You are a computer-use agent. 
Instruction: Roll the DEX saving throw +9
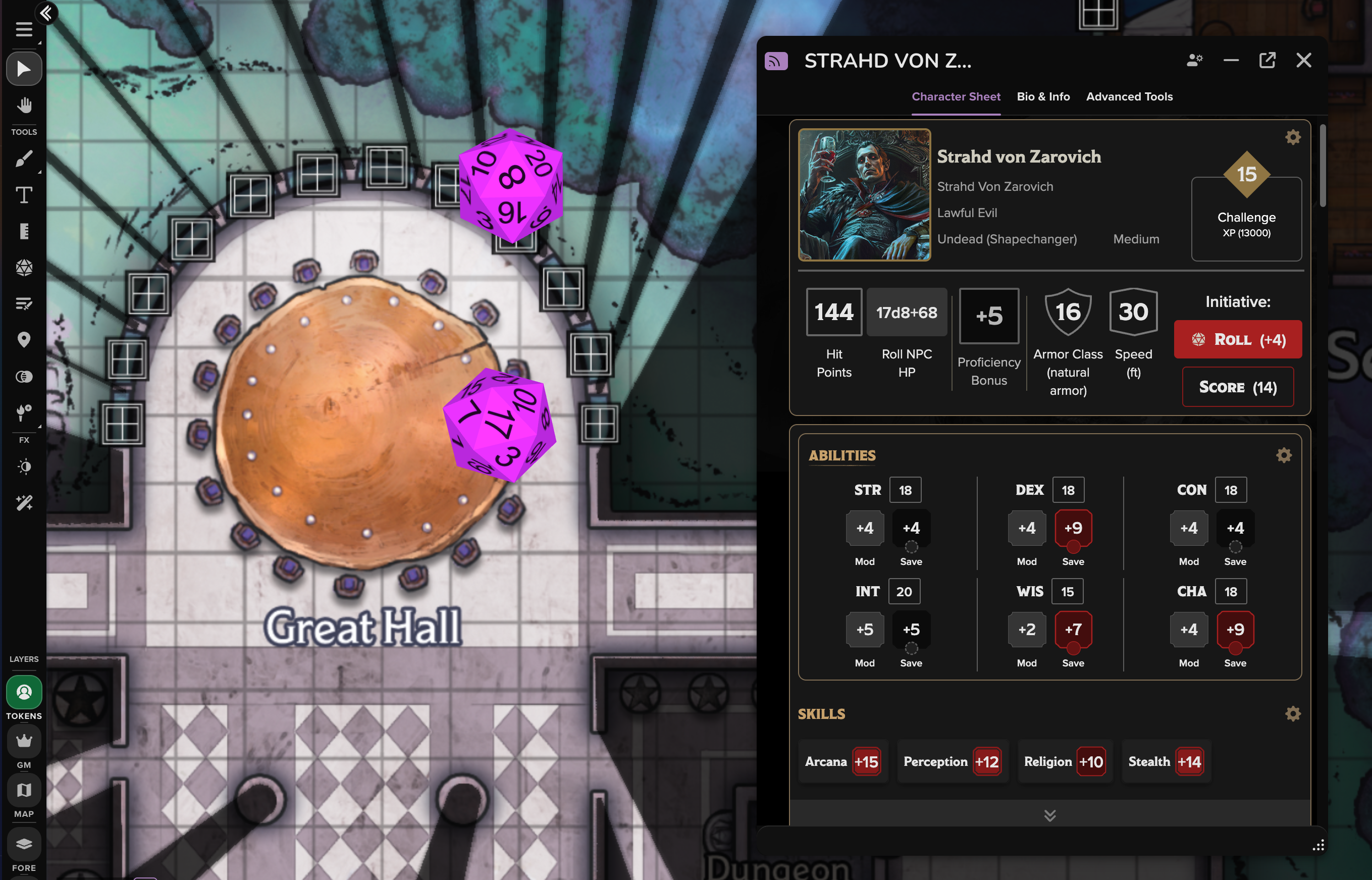coord(1073,528)
